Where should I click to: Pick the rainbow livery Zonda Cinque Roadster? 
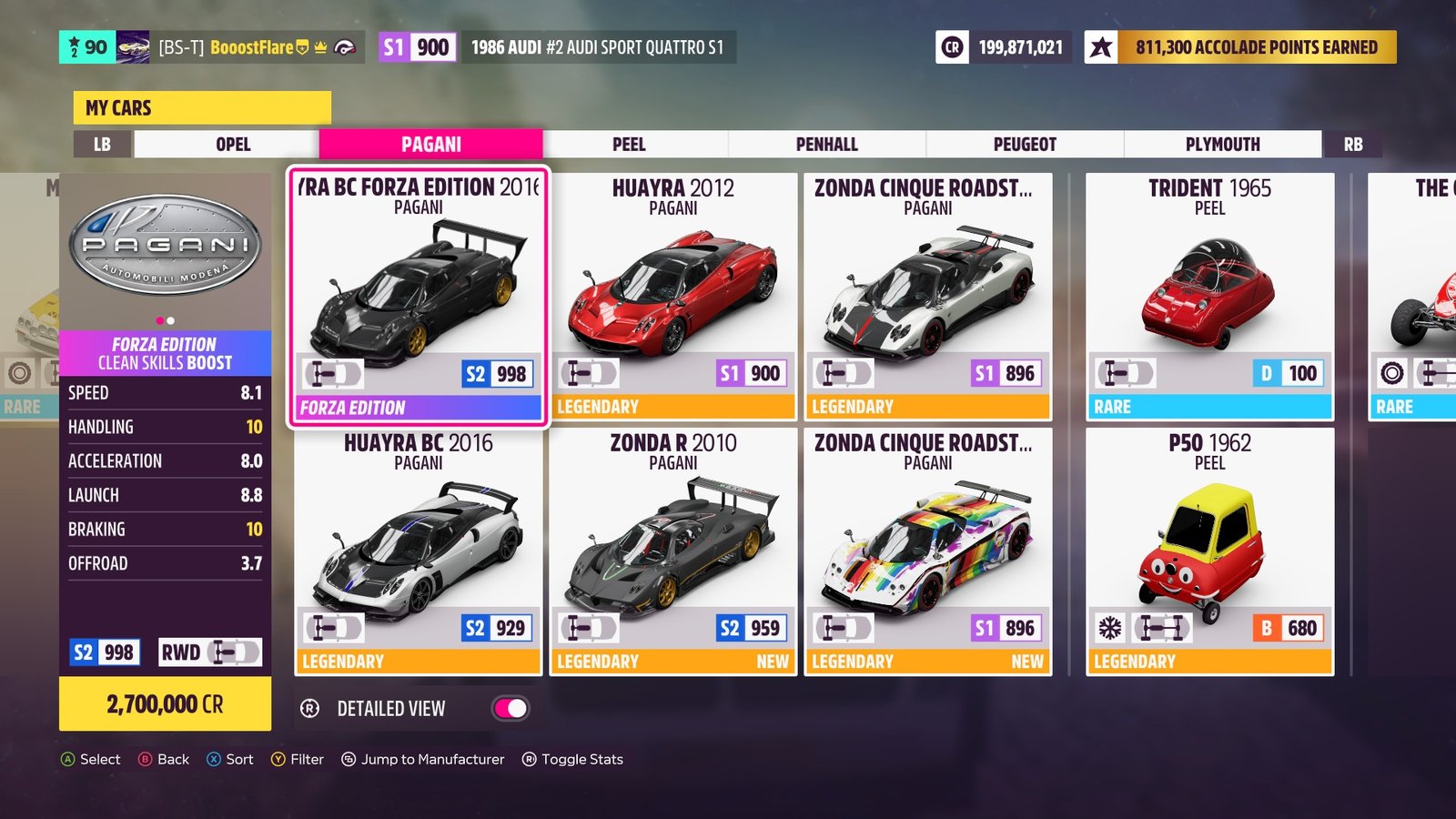click(928, 551)
